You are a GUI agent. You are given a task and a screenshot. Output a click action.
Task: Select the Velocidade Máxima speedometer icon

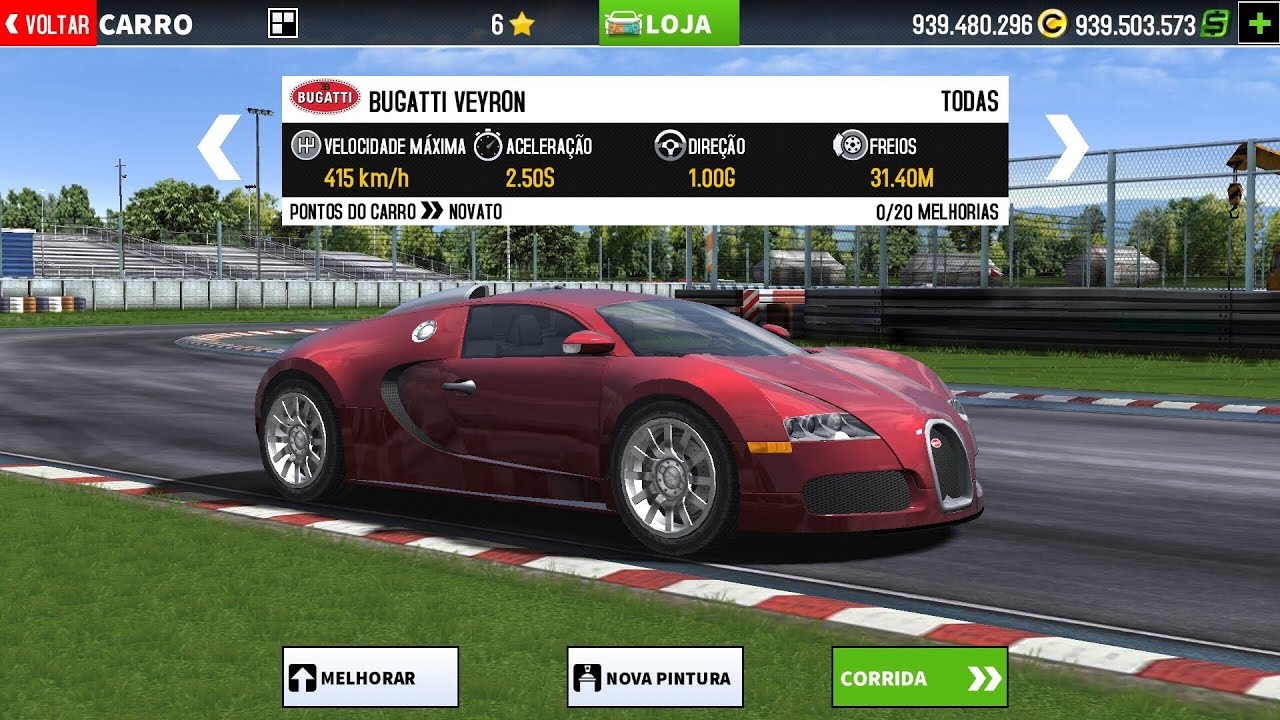tap(305, 145)
